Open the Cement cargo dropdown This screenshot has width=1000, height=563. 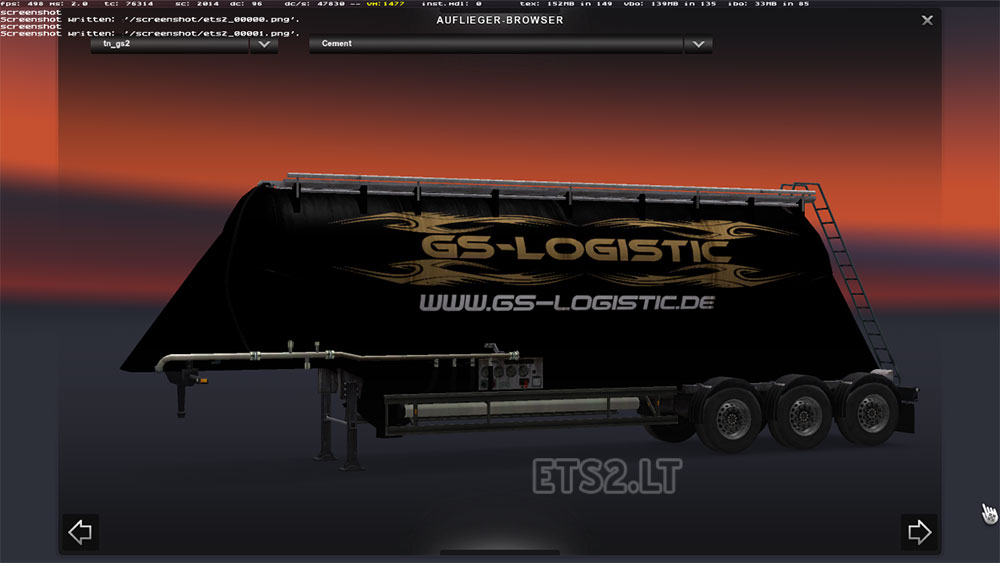click(x=698, y=44)
